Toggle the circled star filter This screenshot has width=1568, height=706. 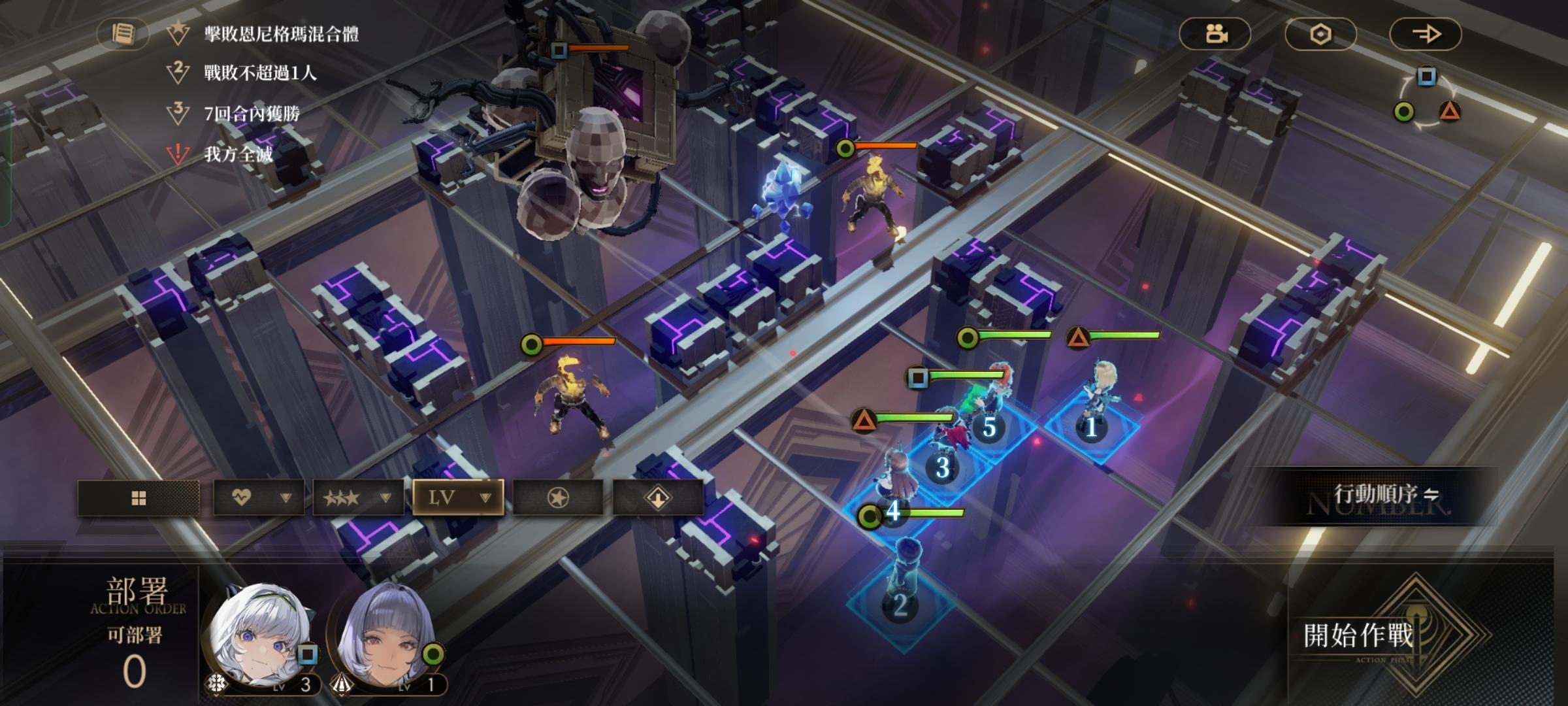click(558, 498)
